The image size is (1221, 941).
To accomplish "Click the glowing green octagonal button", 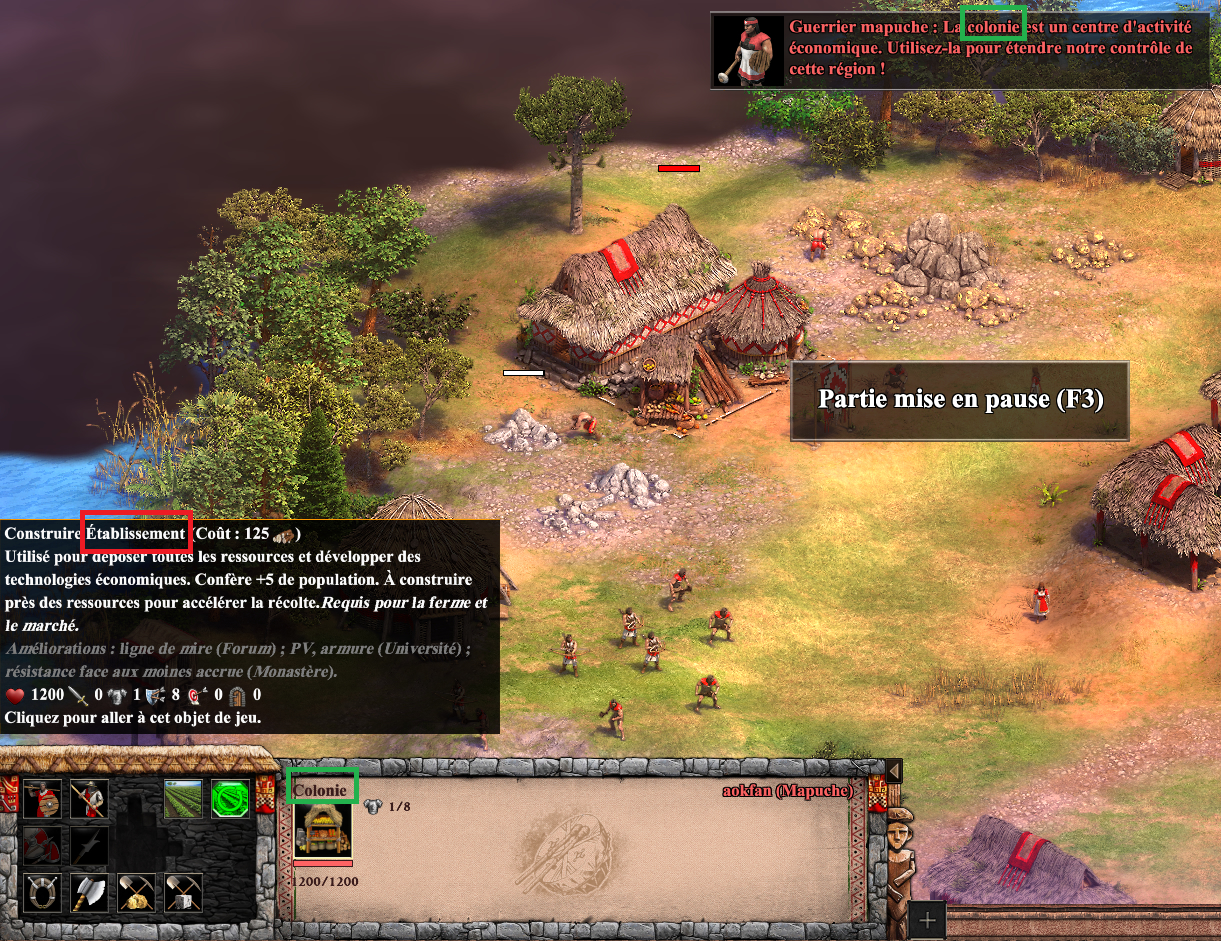I will click(230, 798).
